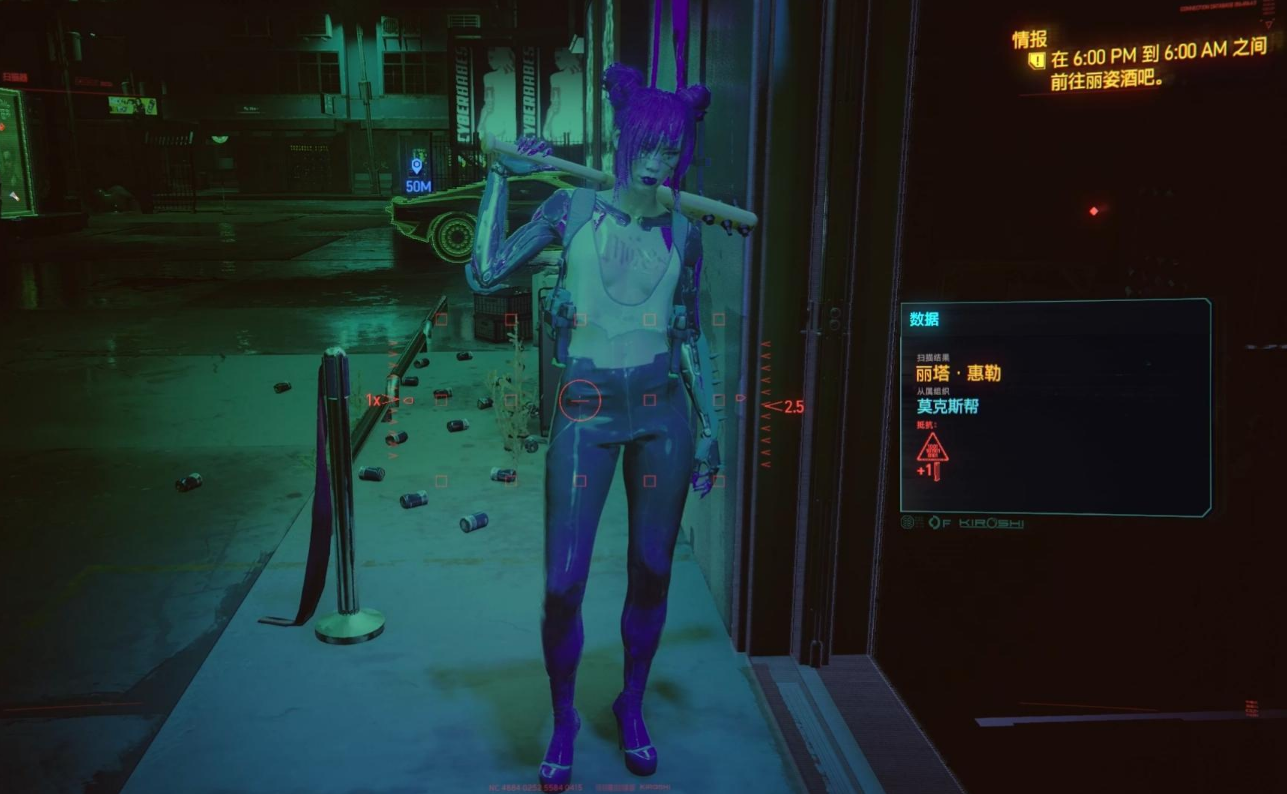Click the 莫克斯帮 affiliation entry
The image size is (1287, 794).
tap(947, 407)
